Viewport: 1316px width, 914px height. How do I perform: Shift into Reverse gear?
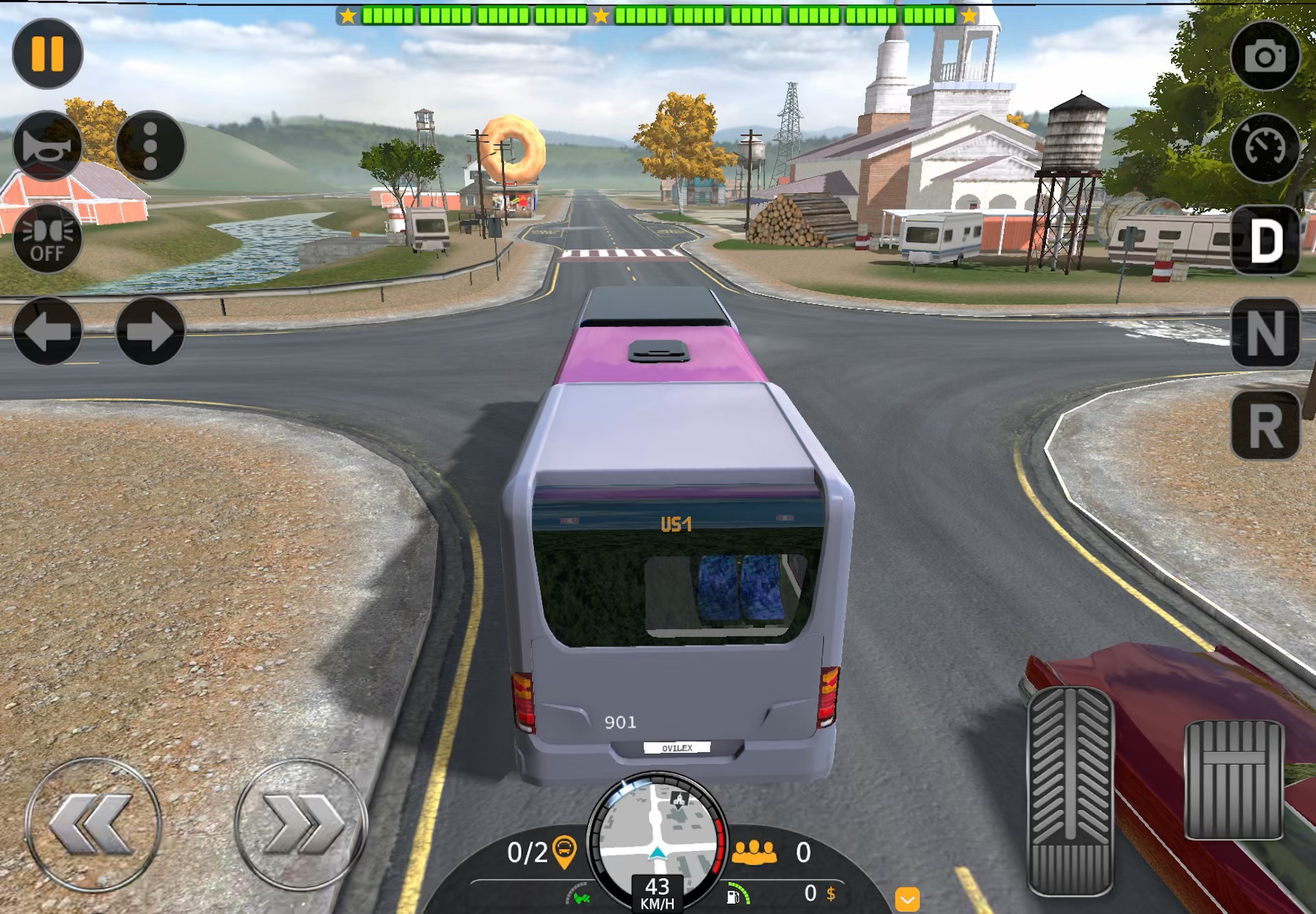point(1265,425)
